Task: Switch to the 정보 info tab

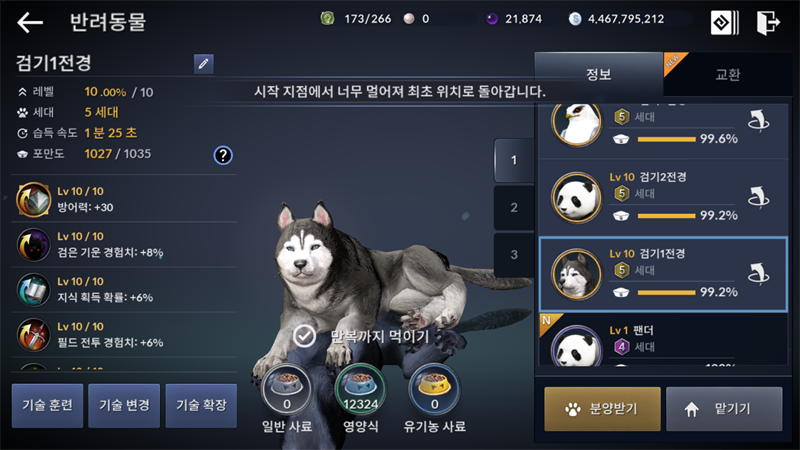Action: click(x=598, y=75)
